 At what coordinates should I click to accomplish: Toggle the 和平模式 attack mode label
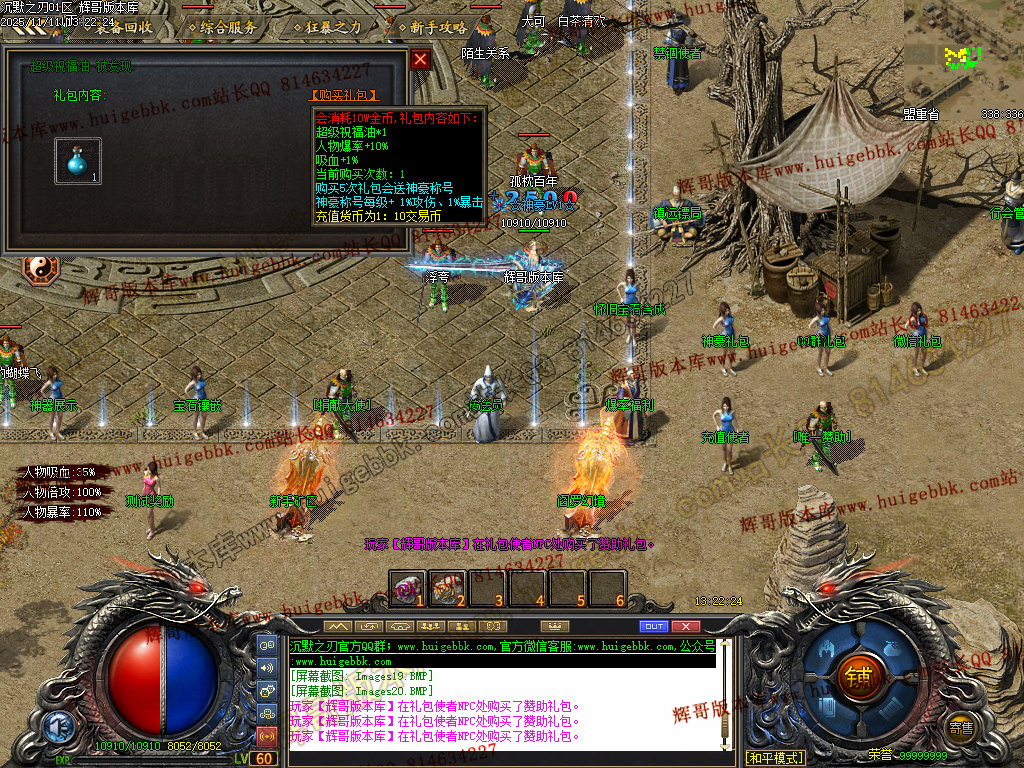tap(775, 757)
